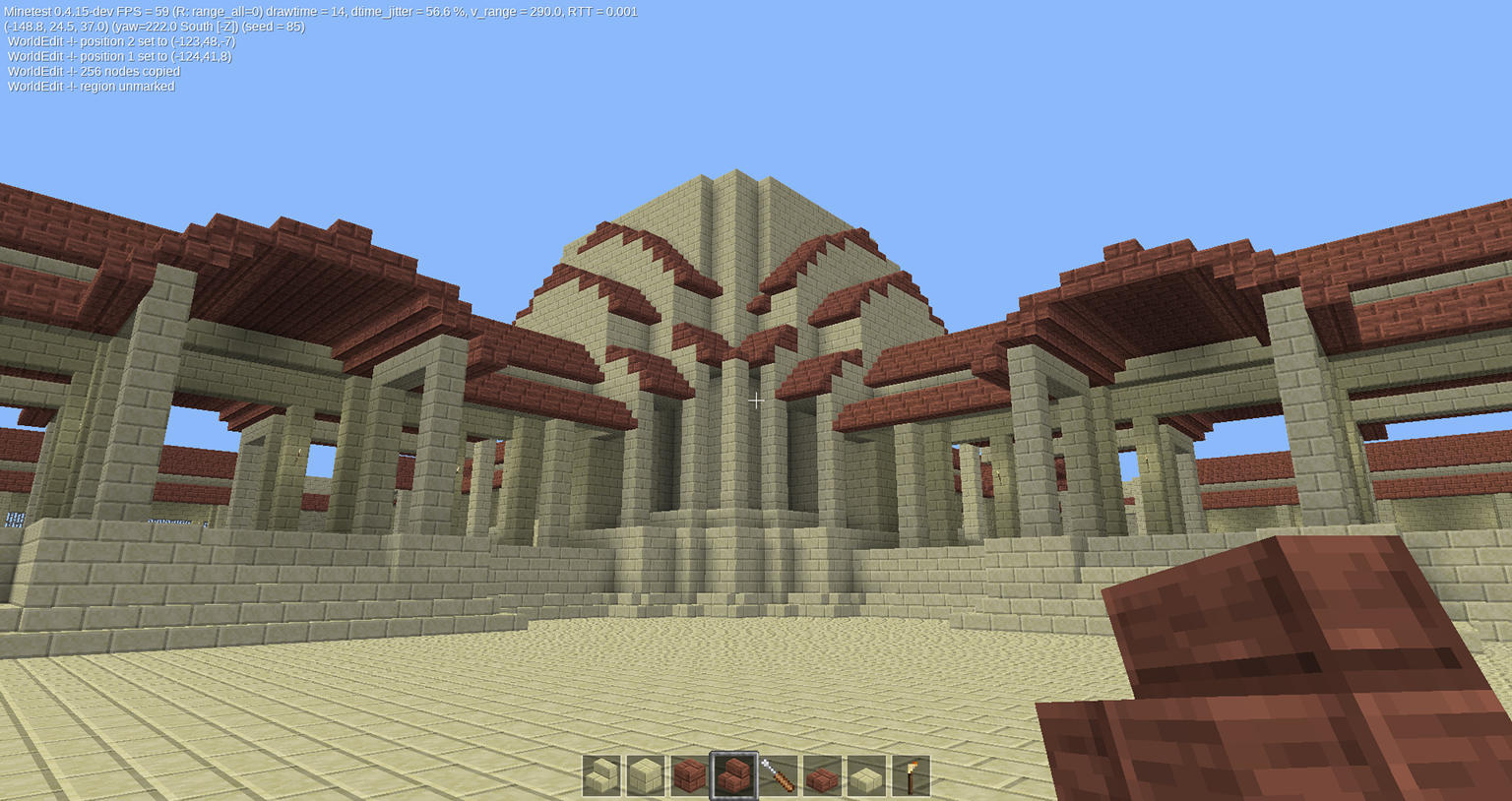Equip the WorldEdit wand in the hotbar
Screen dimensions: 1512x801
coord(778,775)
